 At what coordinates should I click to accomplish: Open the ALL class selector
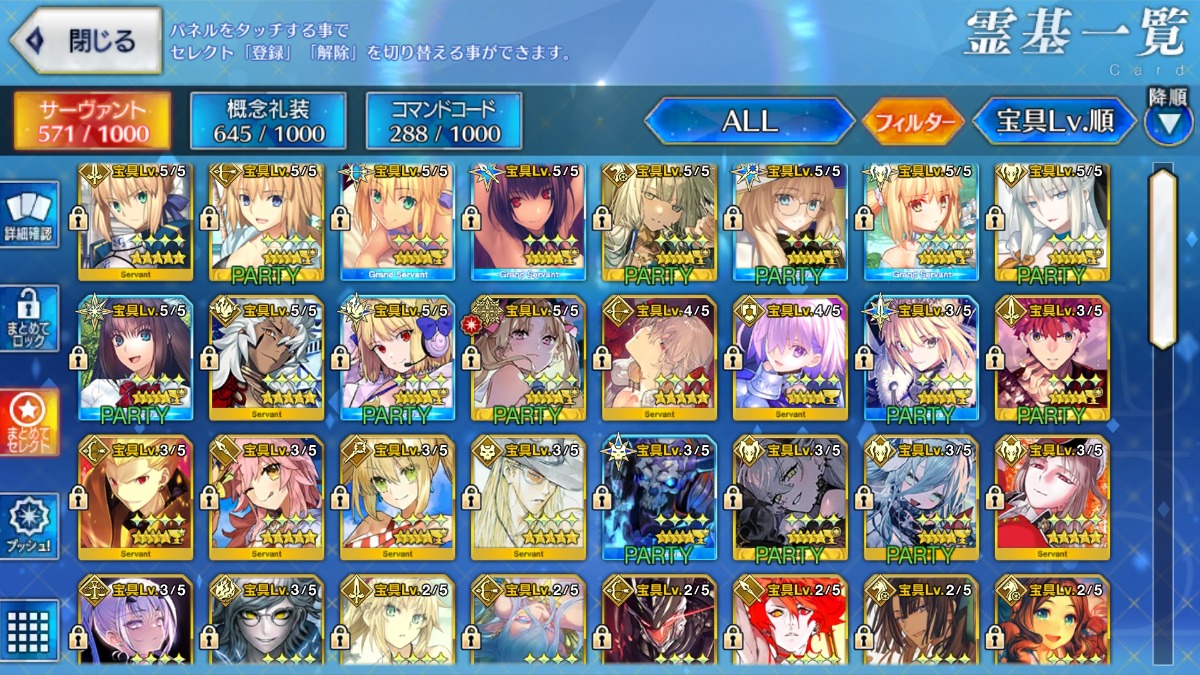750,122
